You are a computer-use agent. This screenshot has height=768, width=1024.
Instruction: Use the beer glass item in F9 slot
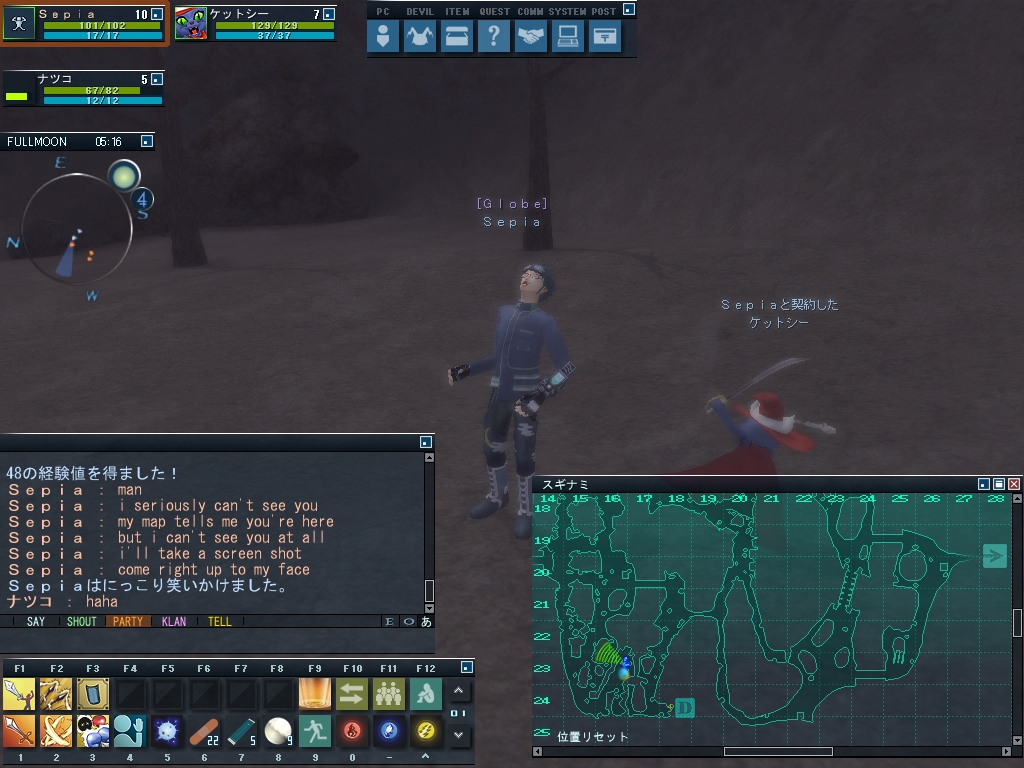point(314,693)
